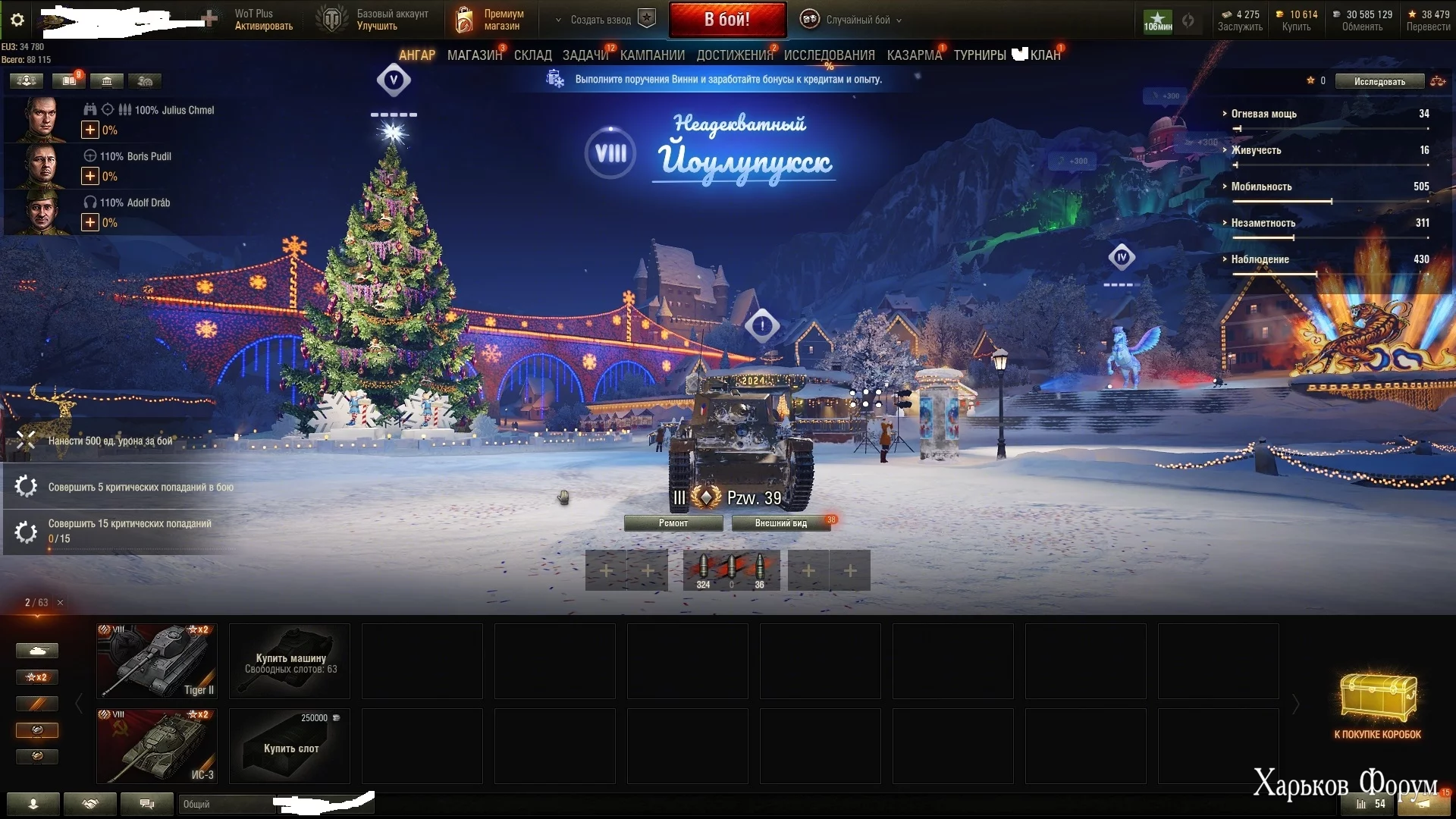Switch to the КАЗАРМА tab
This screenshot has height=819, width=1456.
pos(914,55)
